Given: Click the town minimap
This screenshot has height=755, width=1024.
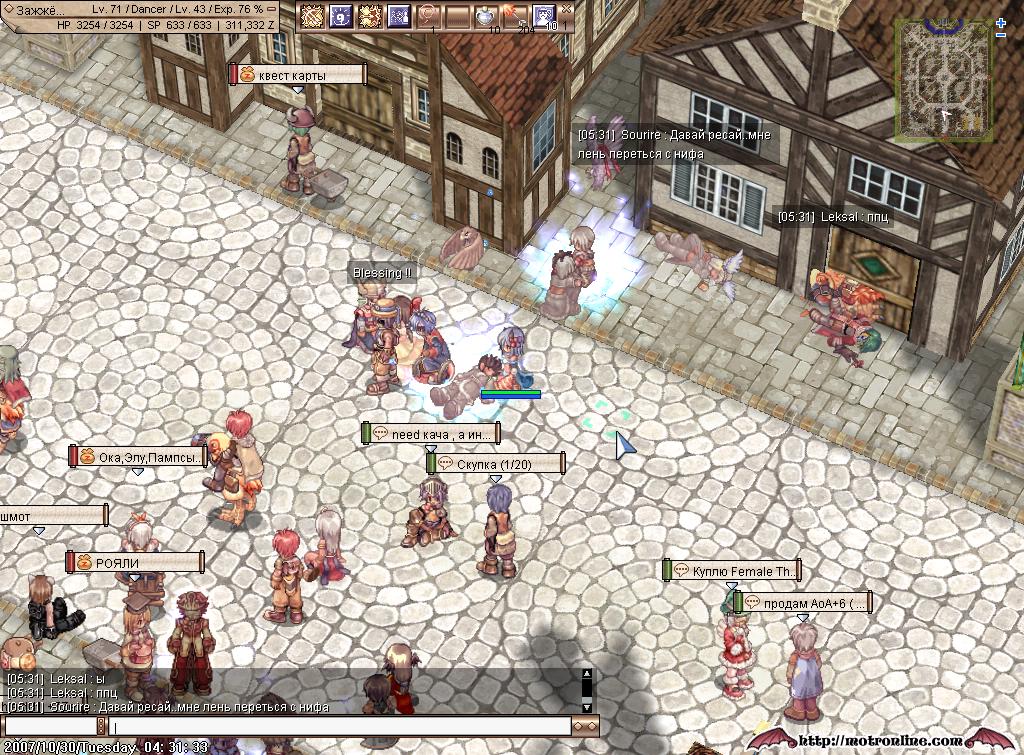Looking at the screenshot, I should pyautogui.click(x=943, y=79).
